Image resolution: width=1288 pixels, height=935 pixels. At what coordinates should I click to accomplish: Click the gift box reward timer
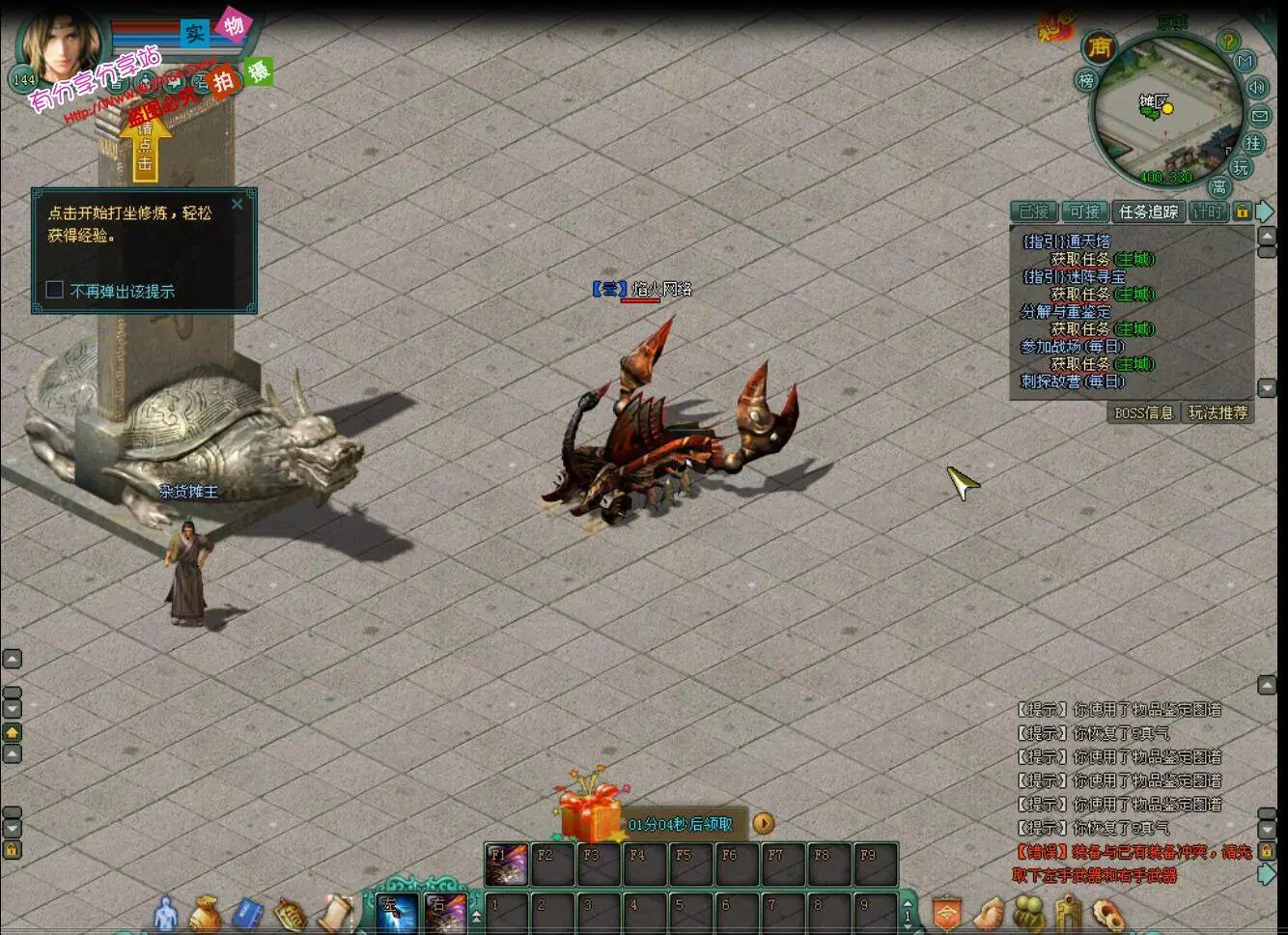[x=591, y=817]
